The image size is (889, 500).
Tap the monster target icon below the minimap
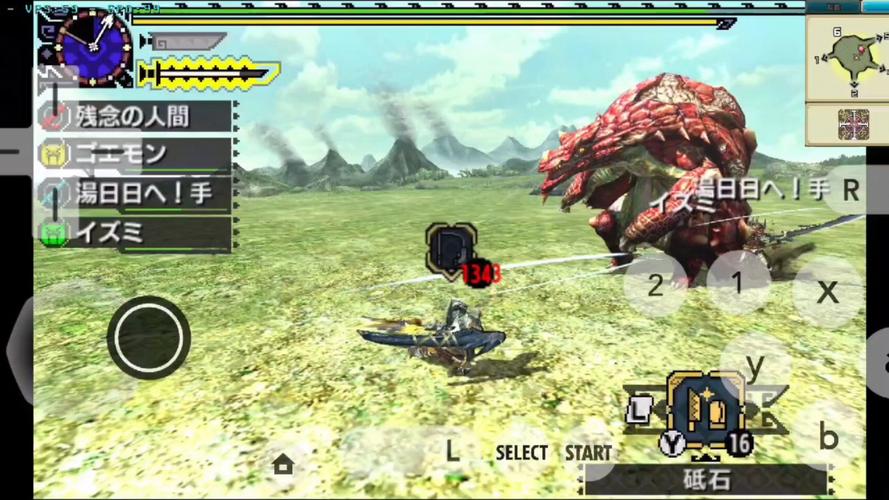click(x=853, y=124)
